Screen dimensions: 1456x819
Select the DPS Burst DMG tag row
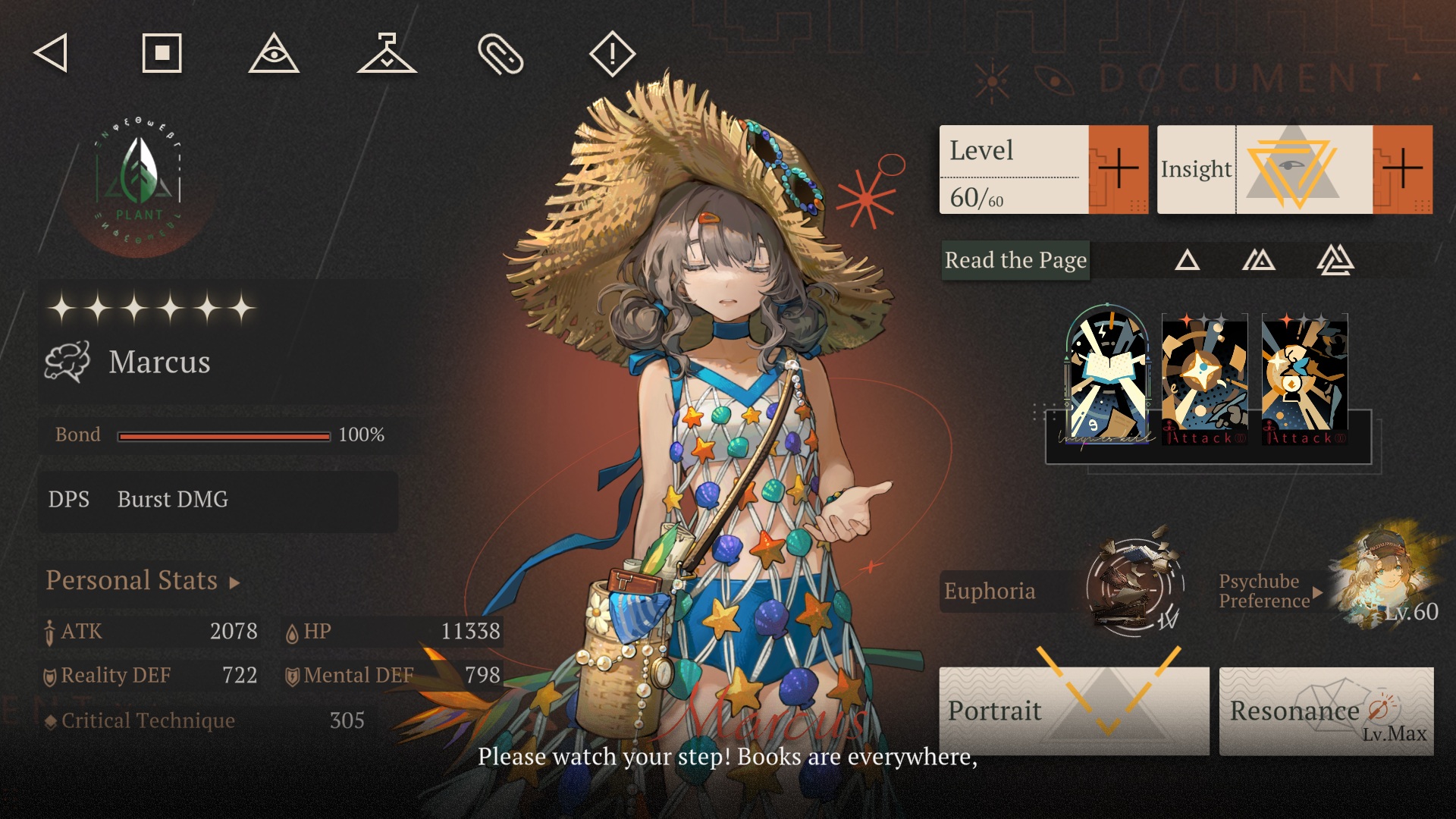218,500
